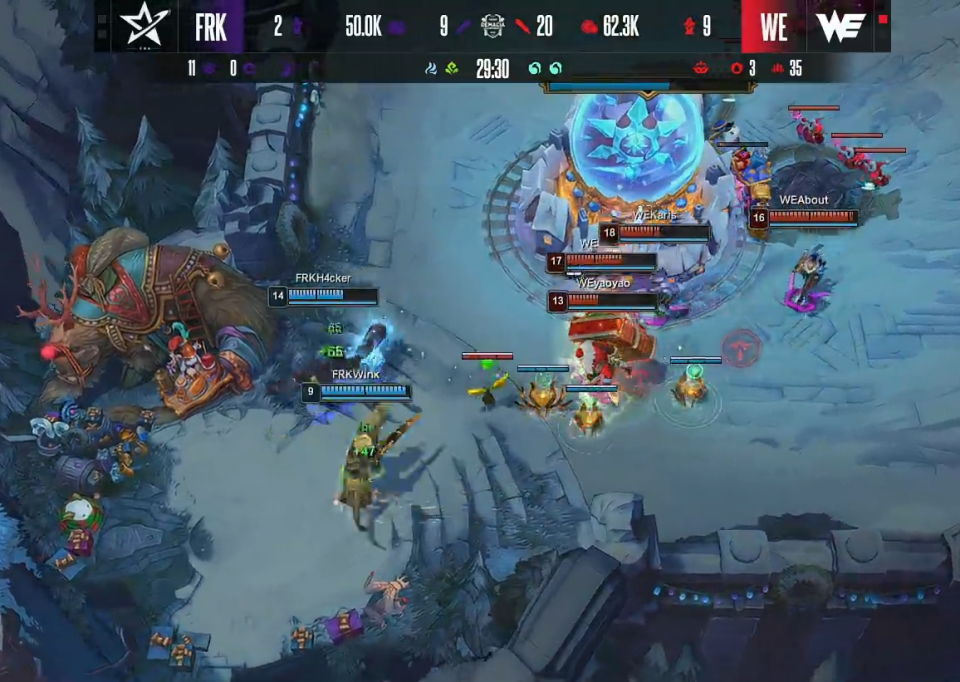Open the Demacia Cup tournament emblem
The width and height of the screenshot is (960, 682).
pyautogui.click(x=492, y=26)
